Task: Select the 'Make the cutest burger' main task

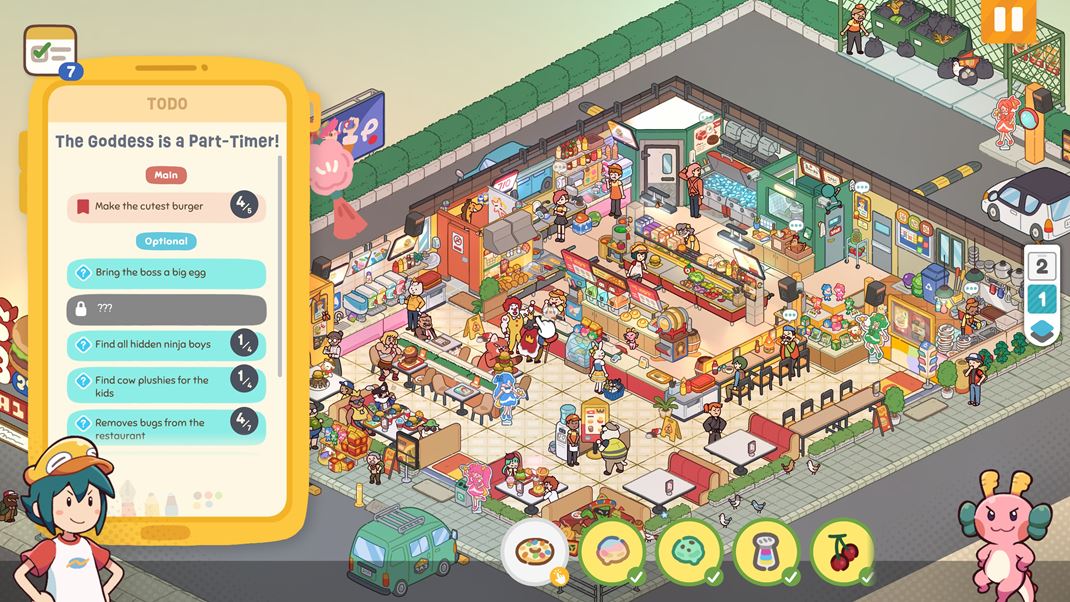Action: point(166,207)
